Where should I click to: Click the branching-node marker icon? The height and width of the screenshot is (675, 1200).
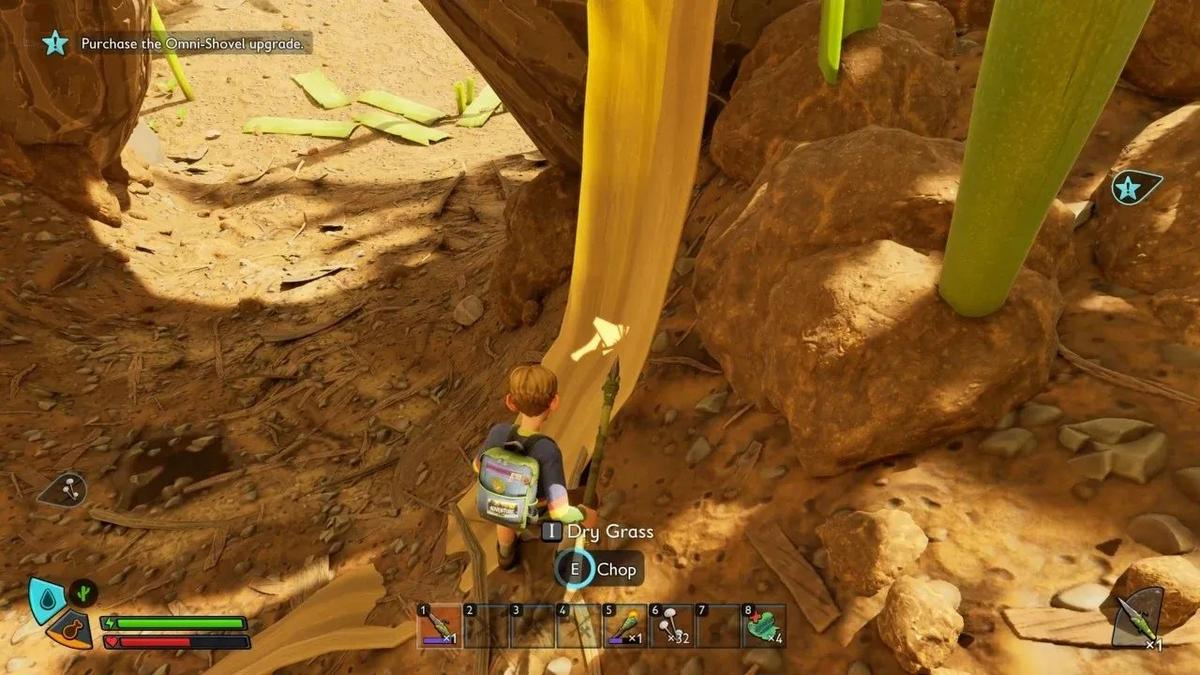(x=63, y=489)
